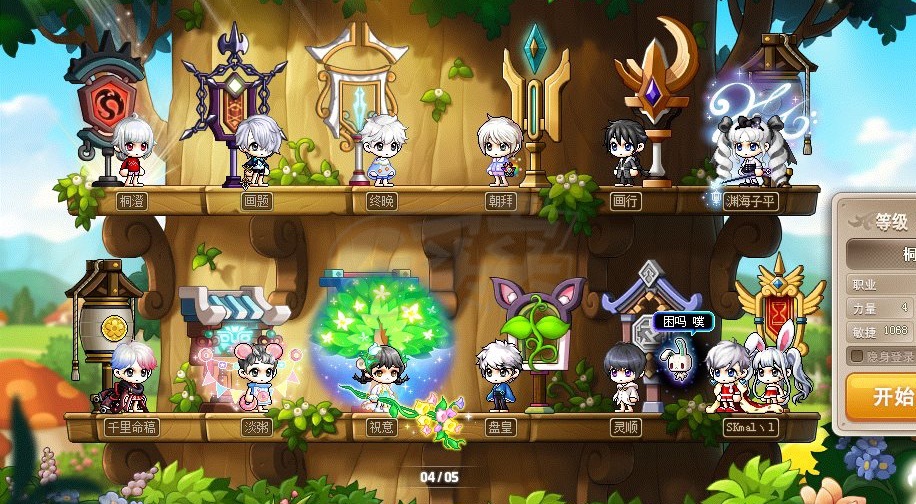Toggle the 隐身登录 checkbox
This screenshot has width=916, height=504.
tap(857, 356)
